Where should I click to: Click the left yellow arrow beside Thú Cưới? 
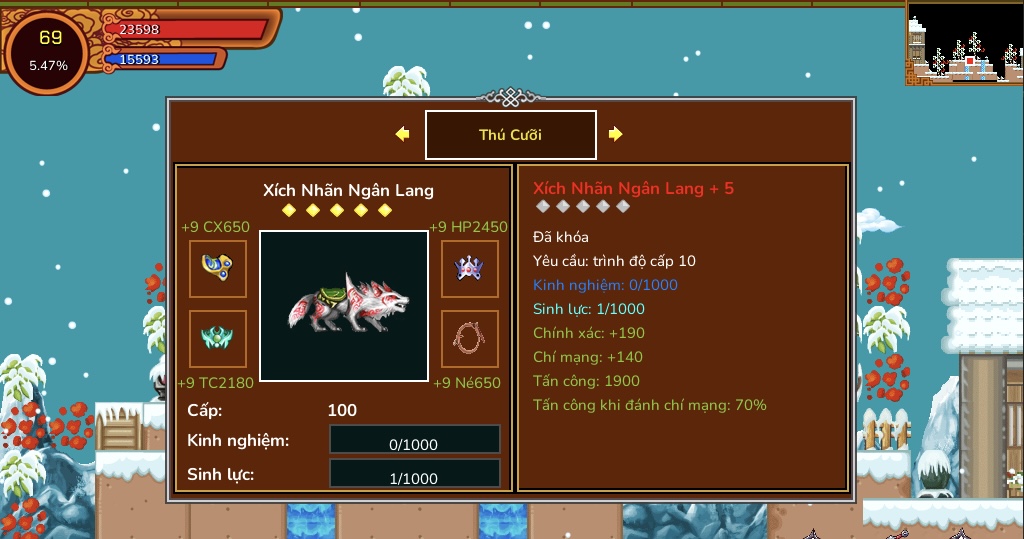tap(402, 134)
